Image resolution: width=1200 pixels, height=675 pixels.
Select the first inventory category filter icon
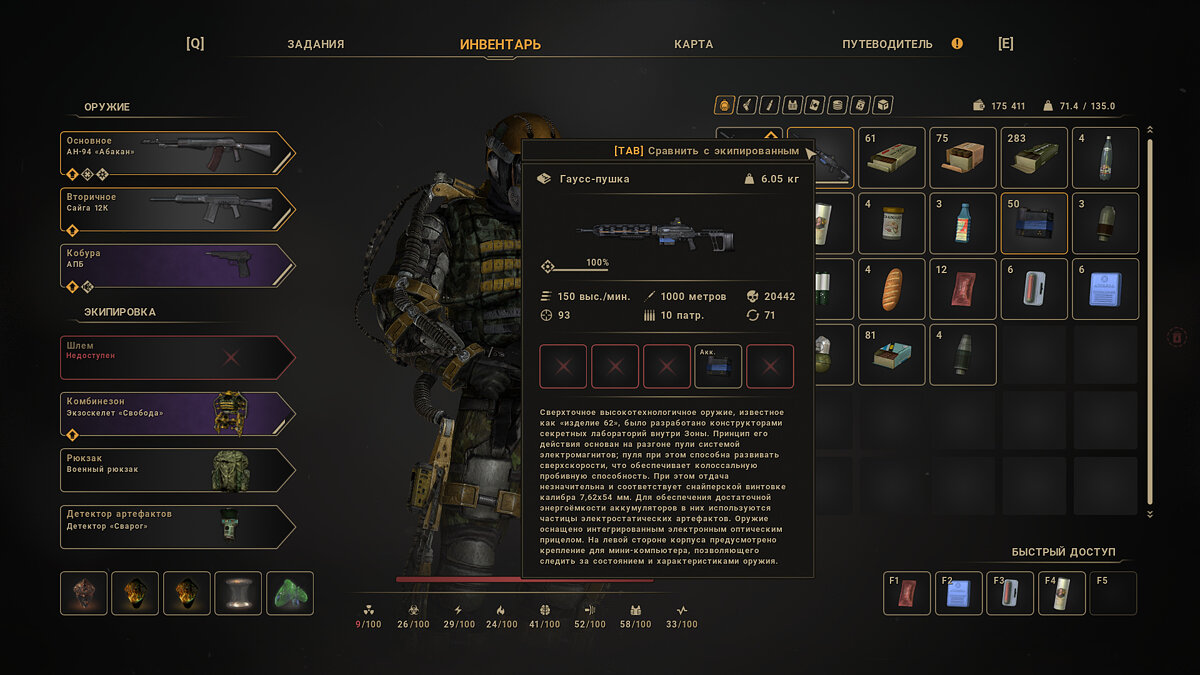724,105
